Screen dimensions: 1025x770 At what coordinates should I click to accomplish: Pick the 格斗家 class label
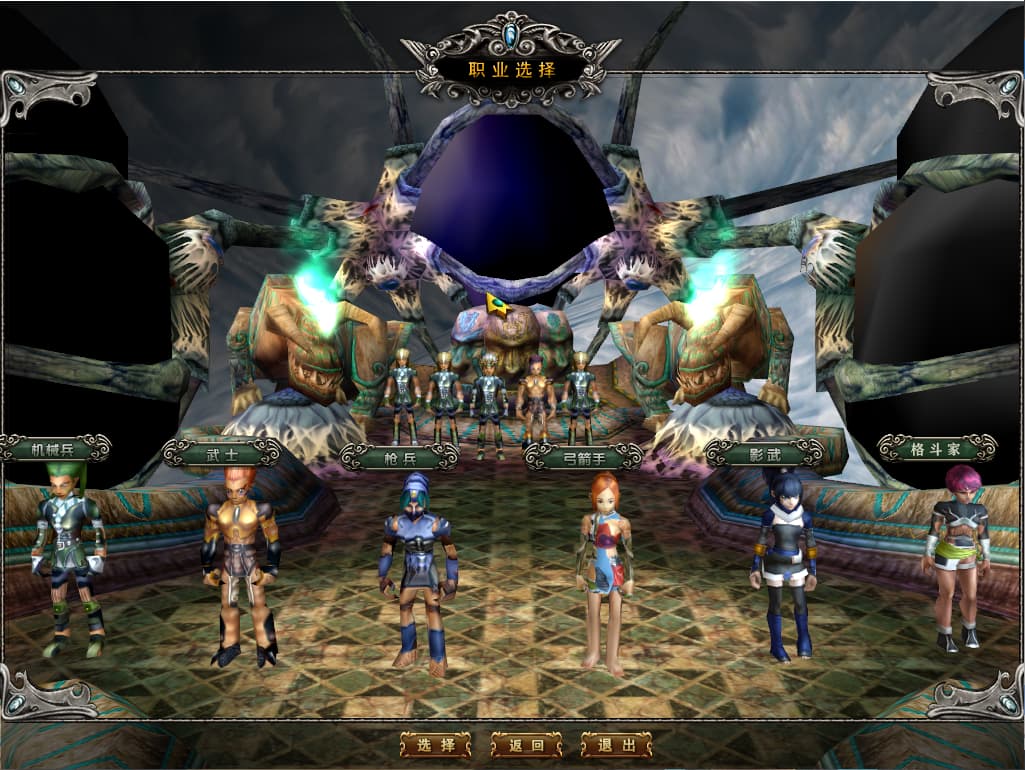936,448
